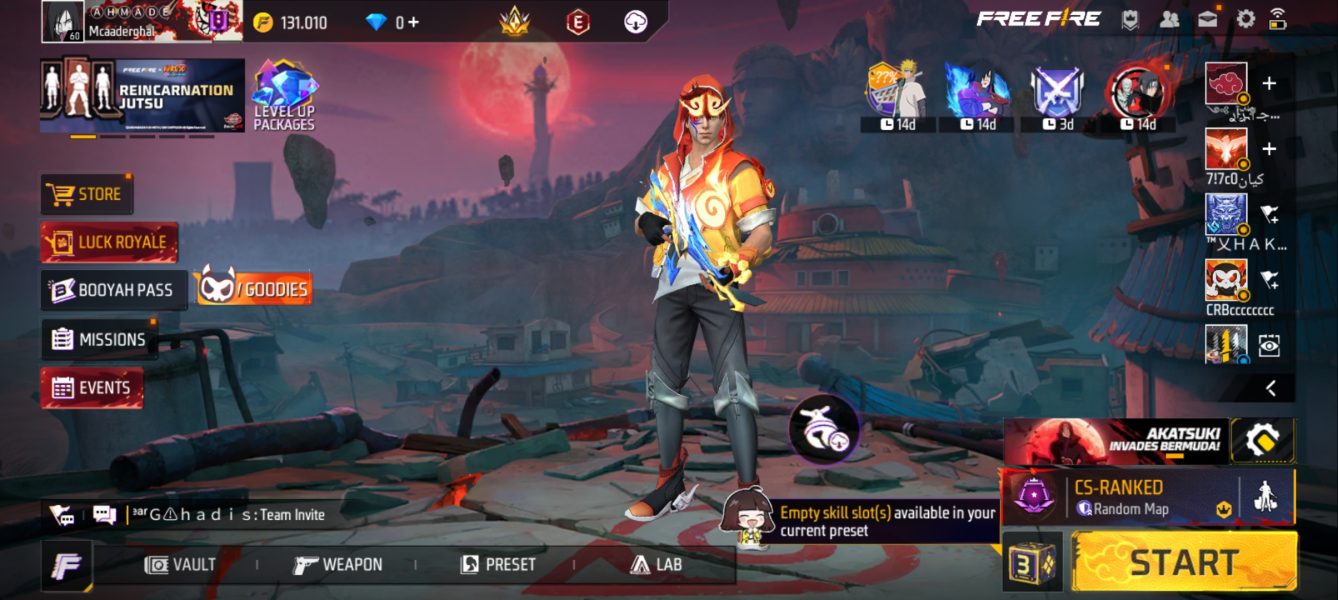Open Luck Royale
Screen dimensions: 1338x600
click(109, 242)
